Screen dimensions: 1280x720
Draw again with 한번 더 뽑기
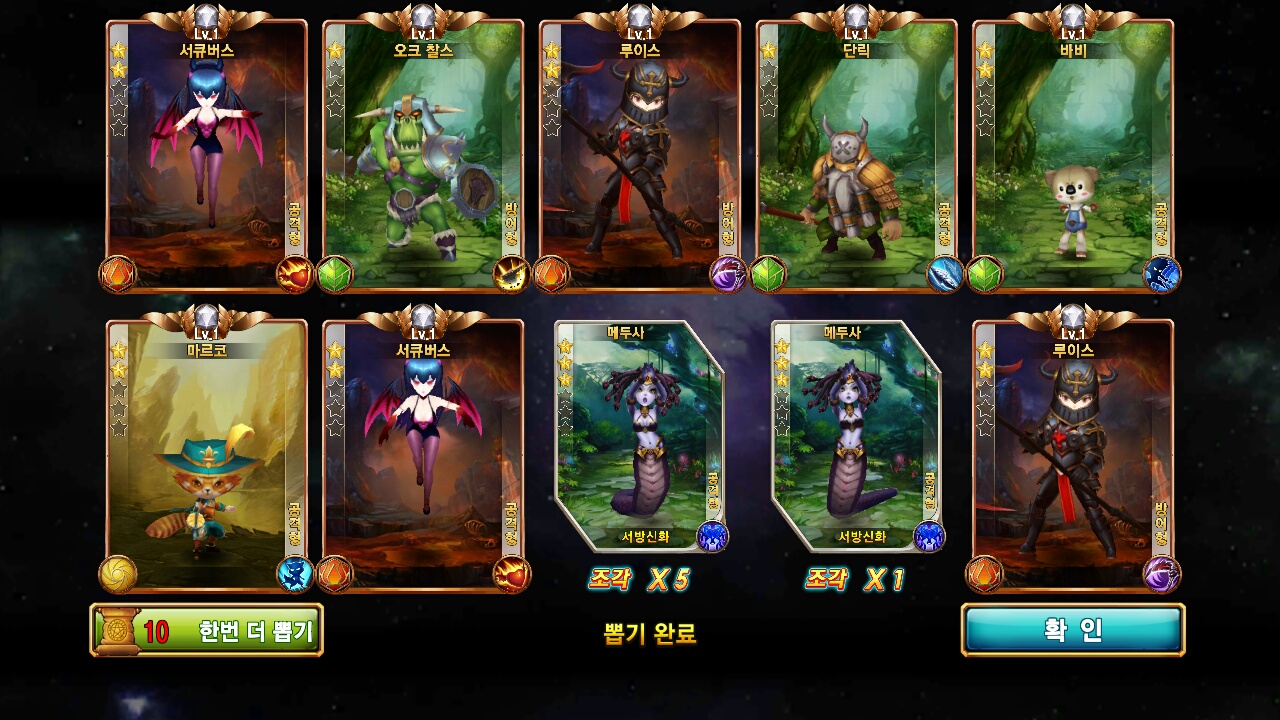point(207,631)
